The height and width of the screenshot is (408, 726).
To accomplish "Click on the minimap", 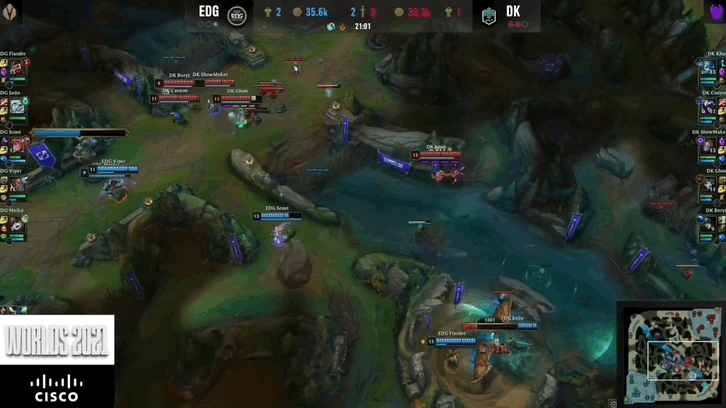I will (671, 356).
